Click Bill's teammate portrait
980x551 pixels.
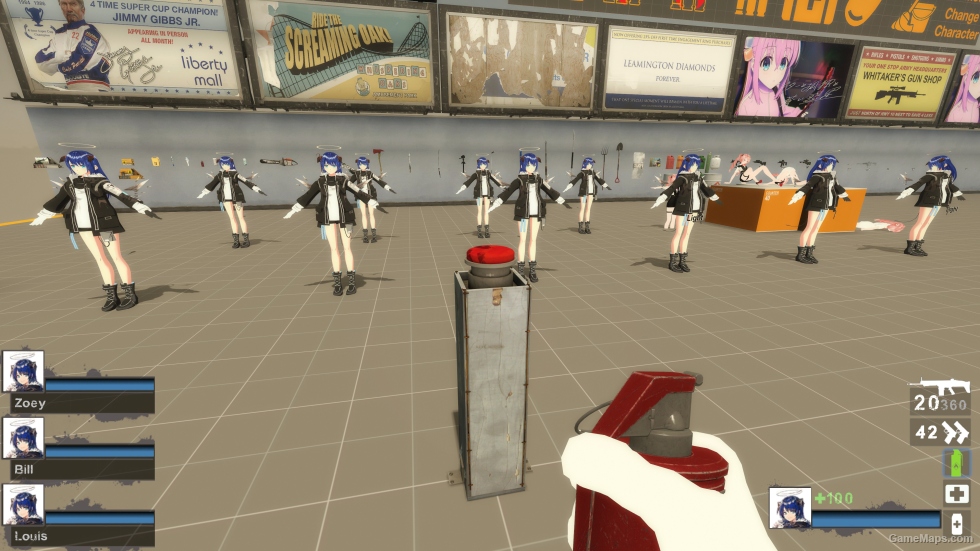23,438
